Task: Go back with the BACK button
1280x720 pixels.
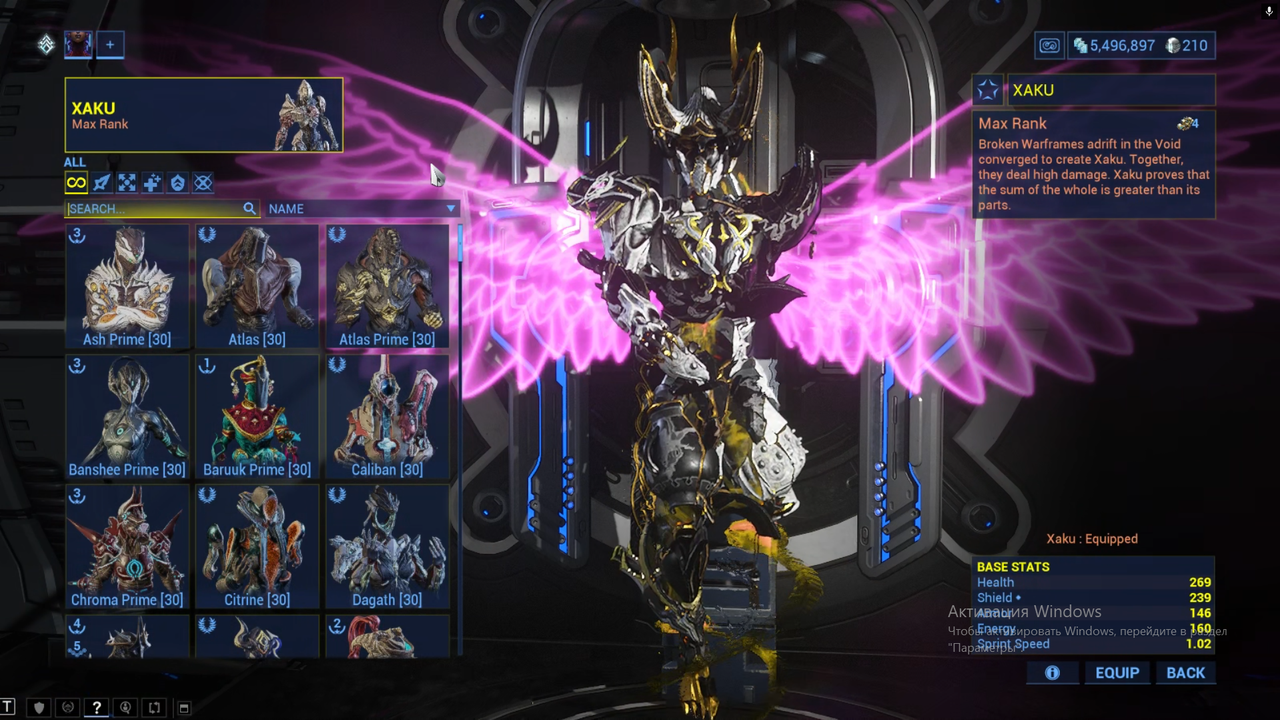Action: tap(1185, 673)
